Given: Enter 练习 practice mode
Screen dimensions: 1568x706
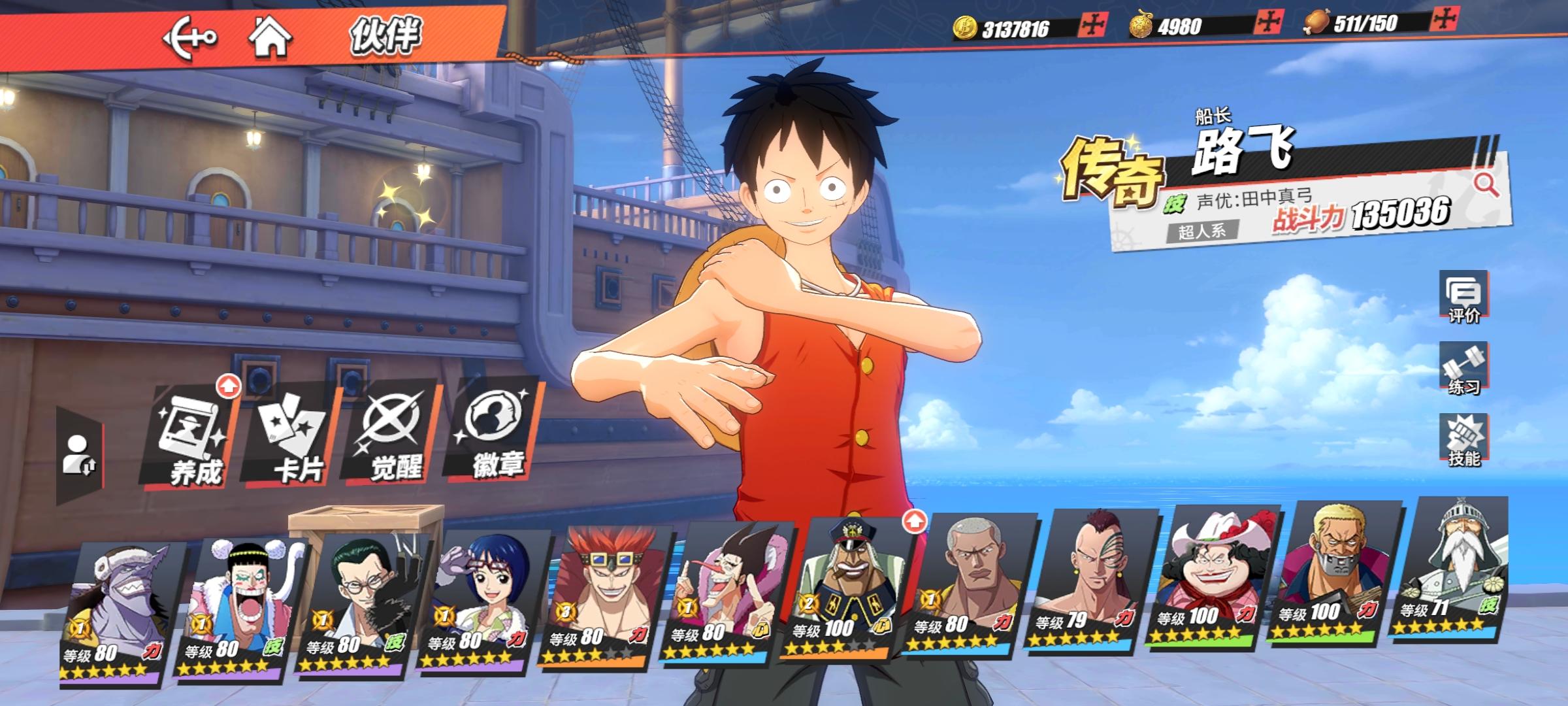Looking at the screenshot, I should 1463,369.
